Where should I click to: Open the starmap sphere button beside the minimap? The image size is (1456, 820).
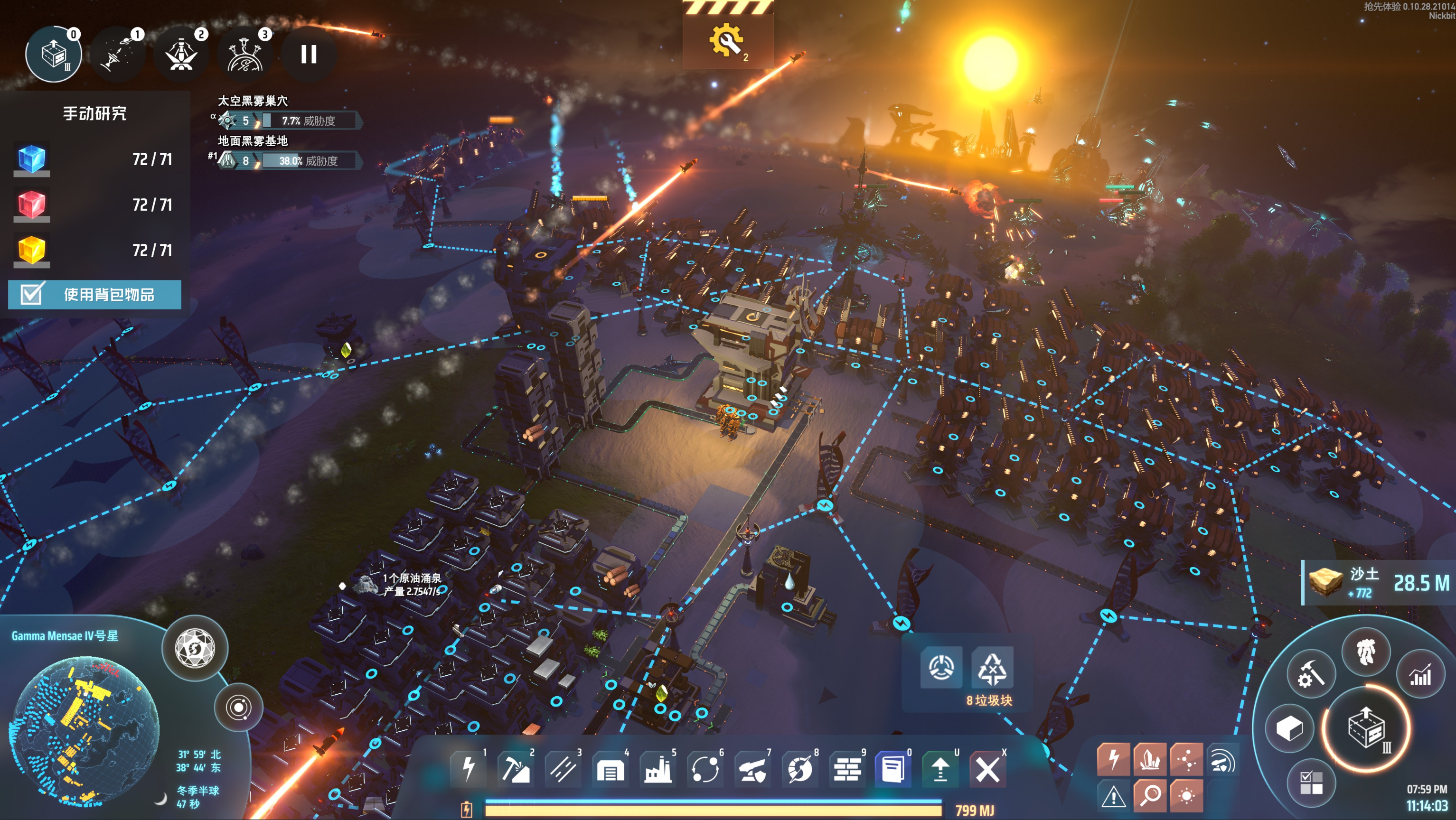(195, 648)
